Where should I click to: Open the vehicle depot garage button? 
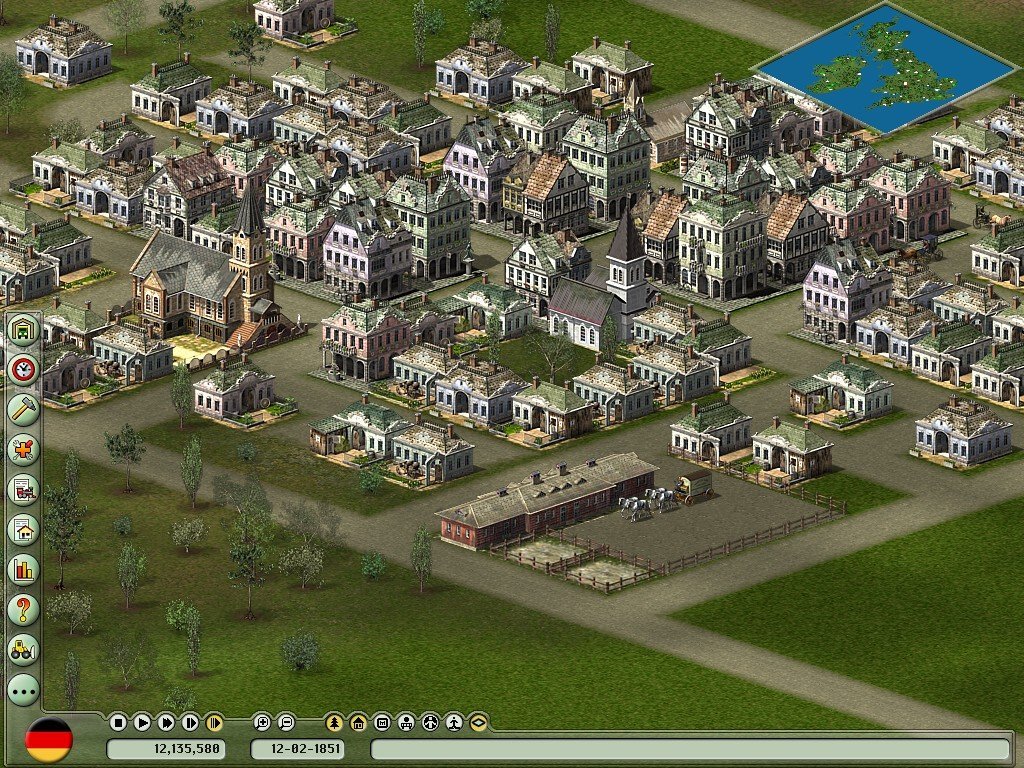coord(22,330)
